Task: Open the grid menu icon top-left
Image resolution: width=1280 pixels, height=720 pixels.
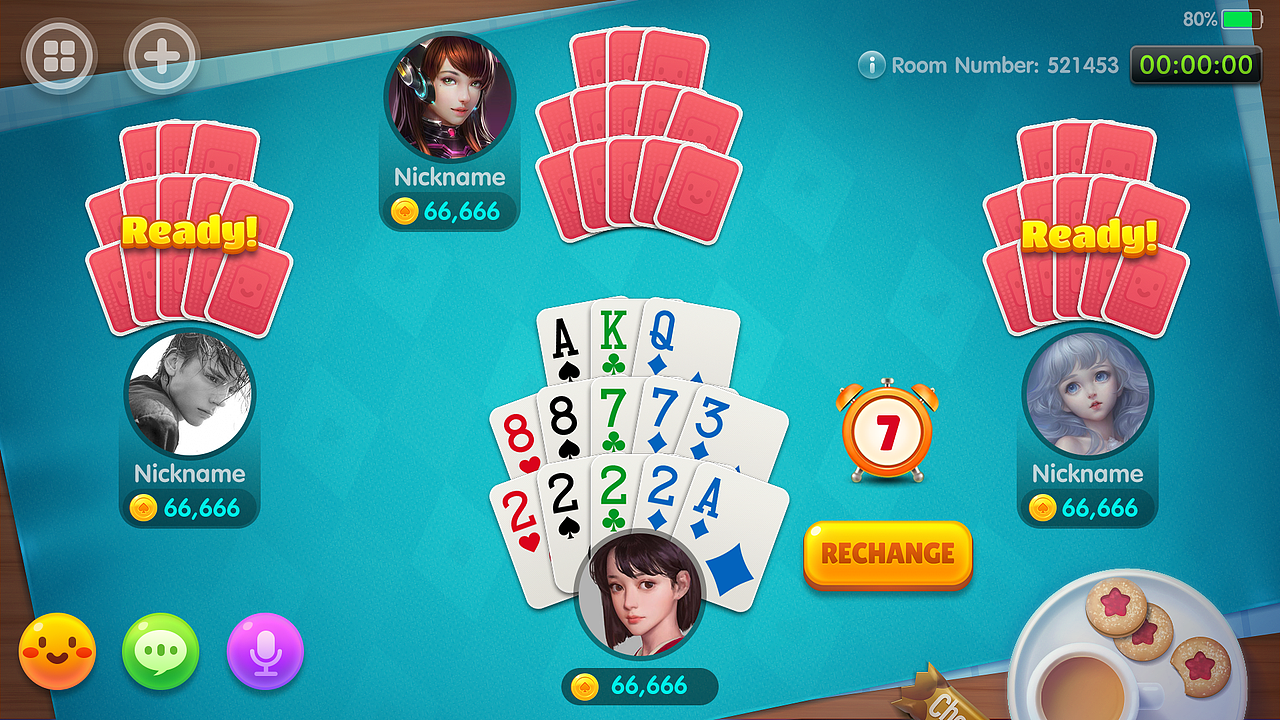Action: click(60, 55)
